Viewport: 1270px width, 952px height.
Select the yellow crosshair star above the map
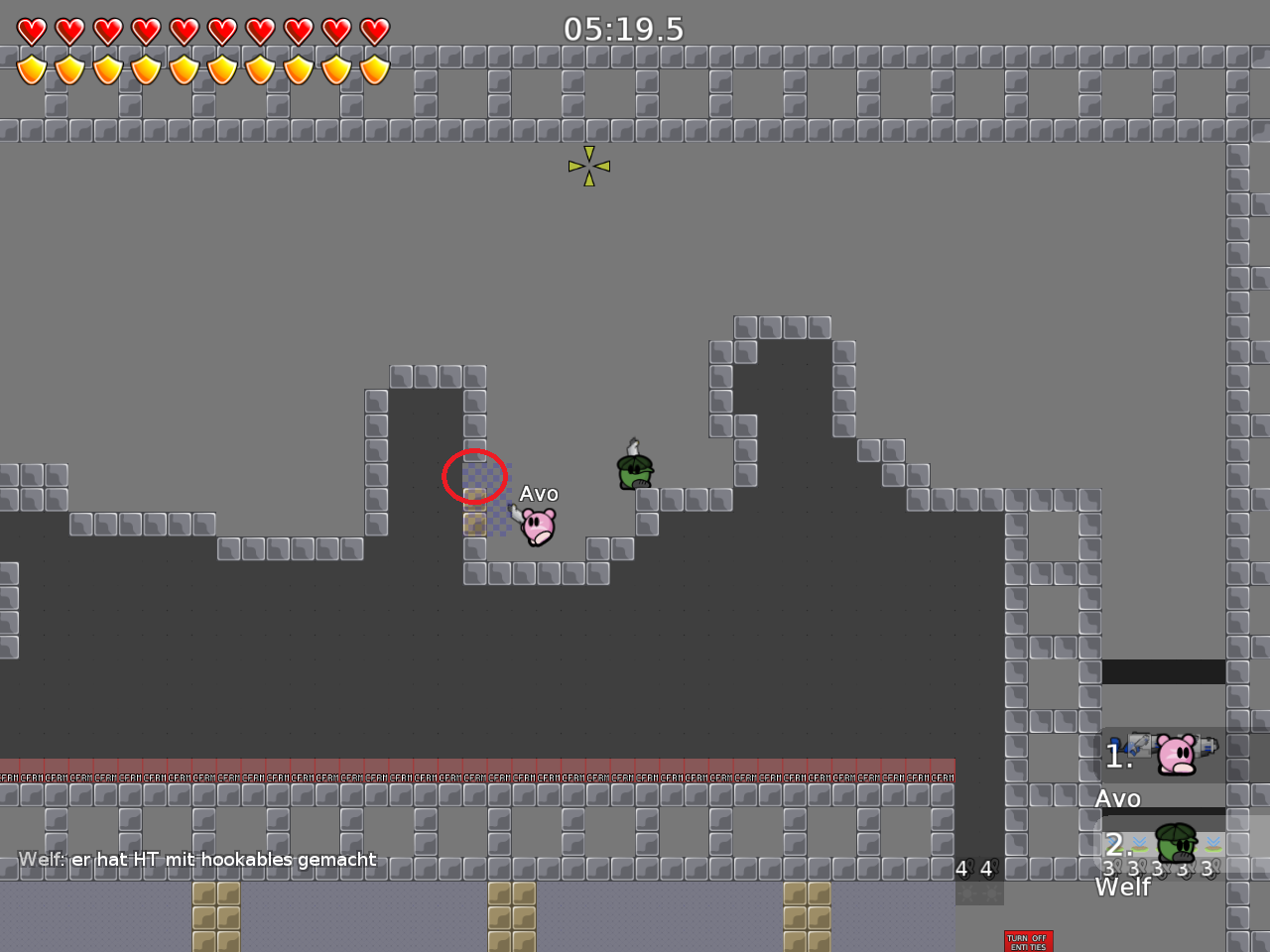pyautogui.click(x=587, y=166)
